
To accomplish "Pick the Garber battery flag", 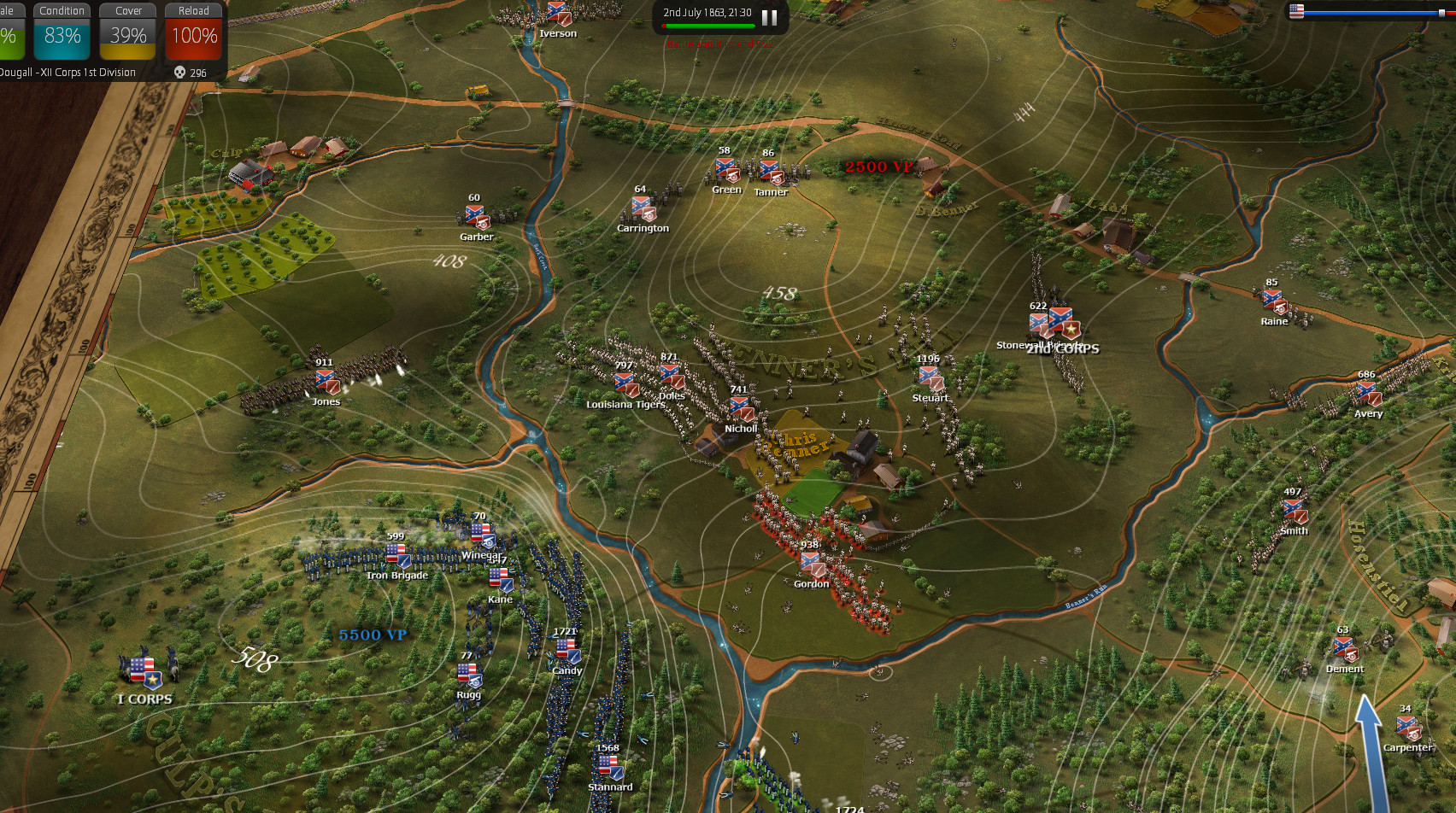I will 476,217.
